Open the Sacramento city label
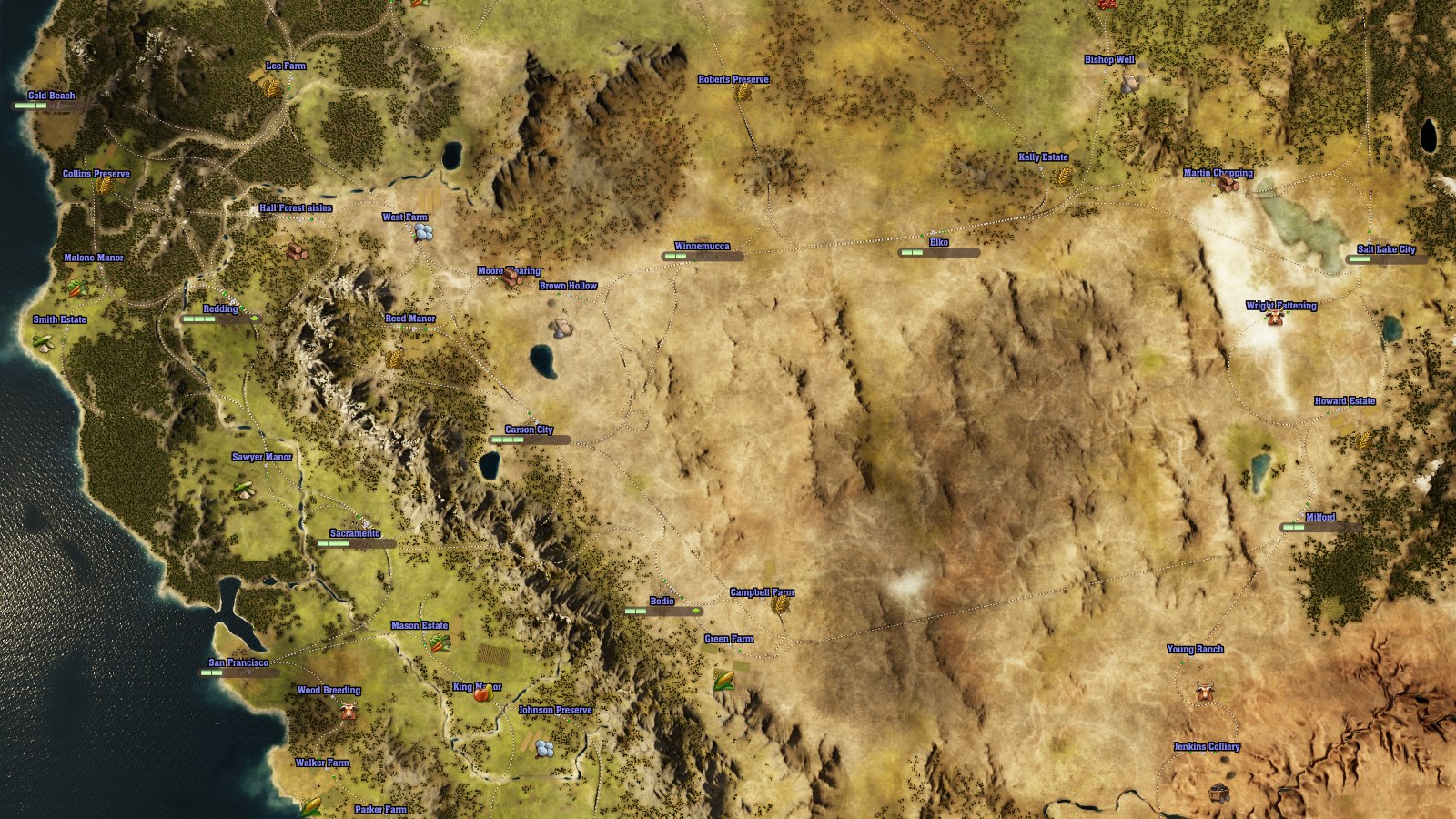The width and height of the screenshot is (1456, 819). click(x=354, y=534)
